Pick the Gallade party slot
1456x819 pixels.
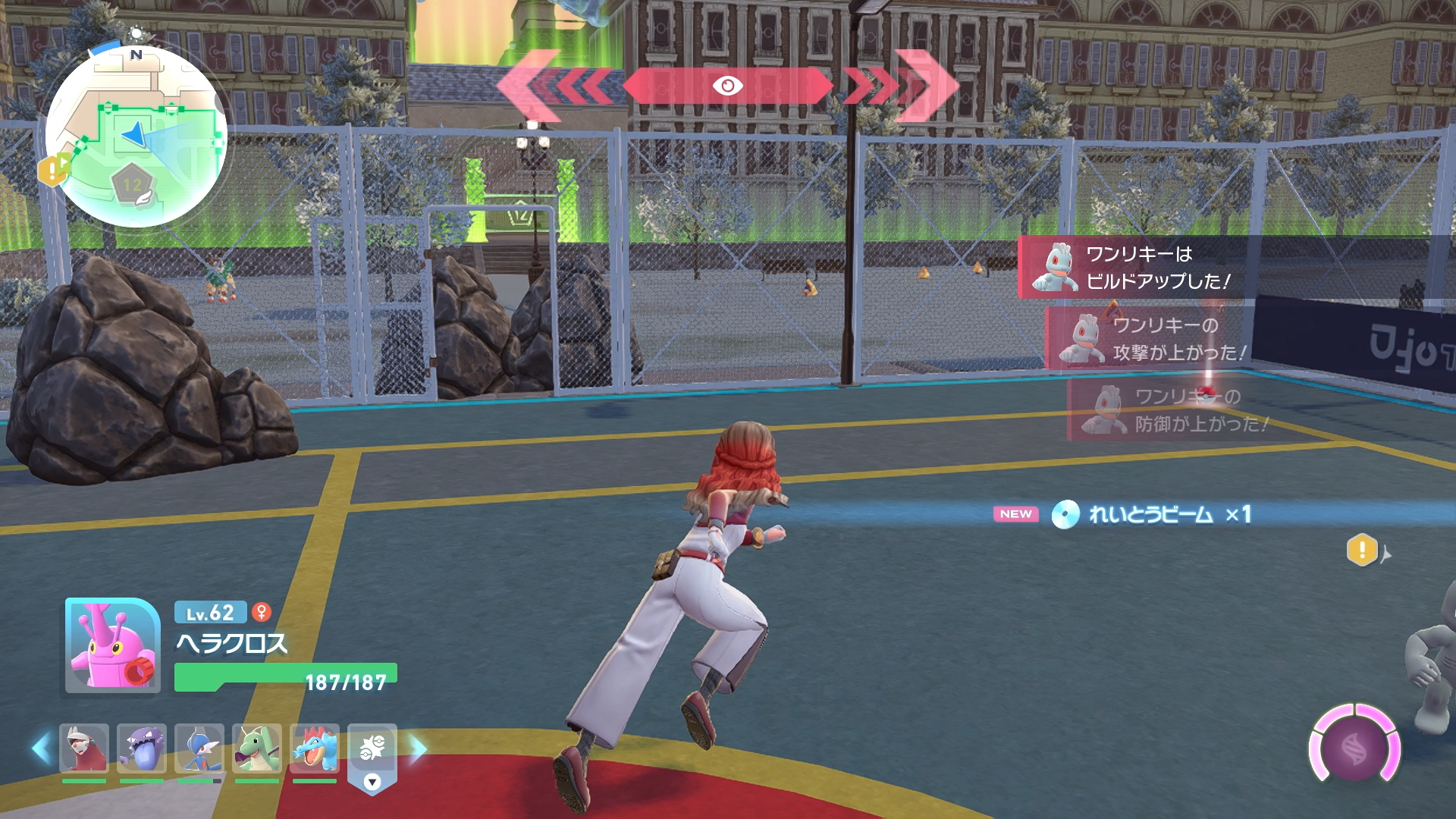pos(199,748)
